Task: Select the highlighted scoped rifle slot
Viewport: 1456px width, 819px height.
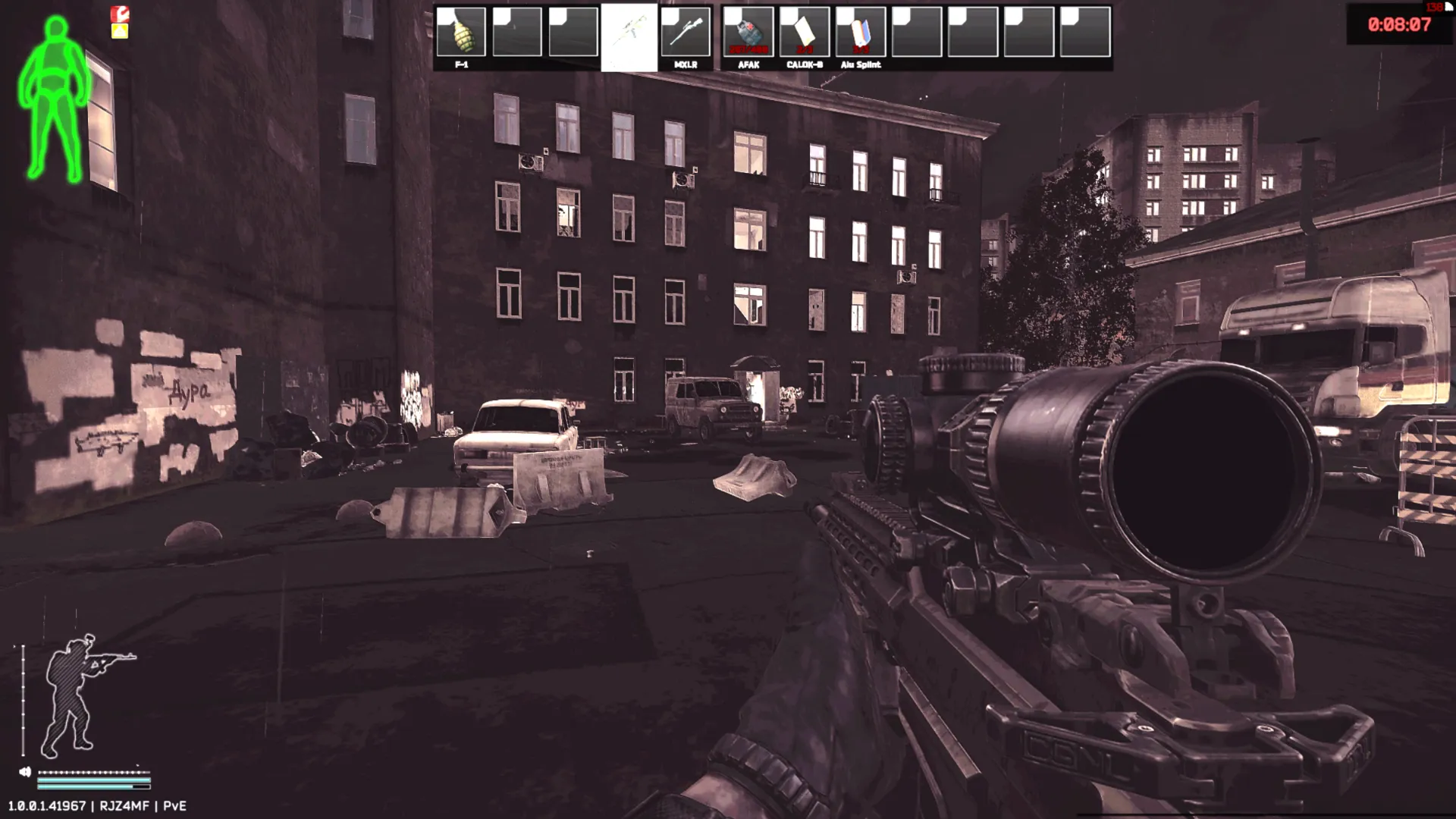Action: pos(629,36)
